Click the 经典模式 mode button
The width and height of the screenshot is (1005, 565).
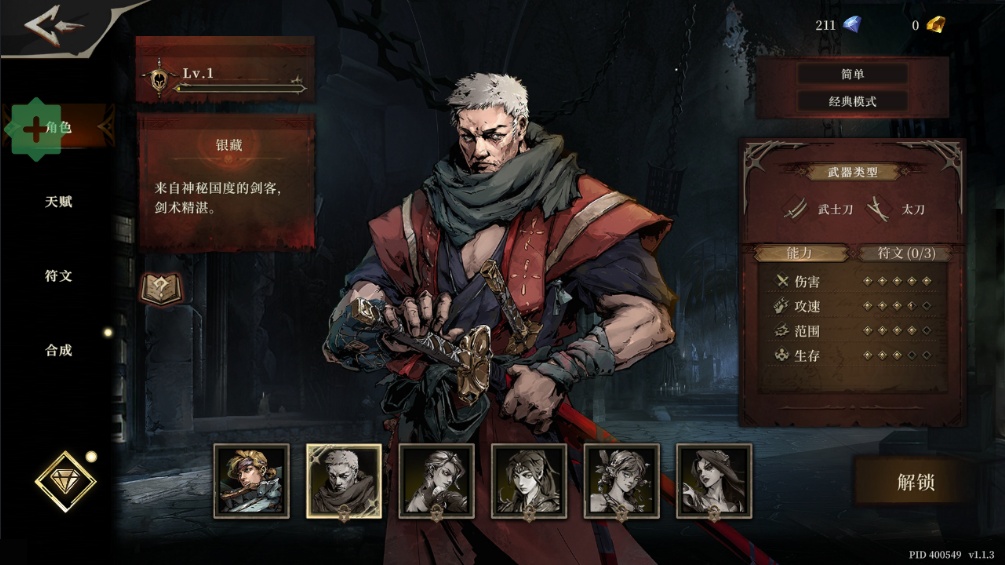pyautogui.click(x=852, y=101)
